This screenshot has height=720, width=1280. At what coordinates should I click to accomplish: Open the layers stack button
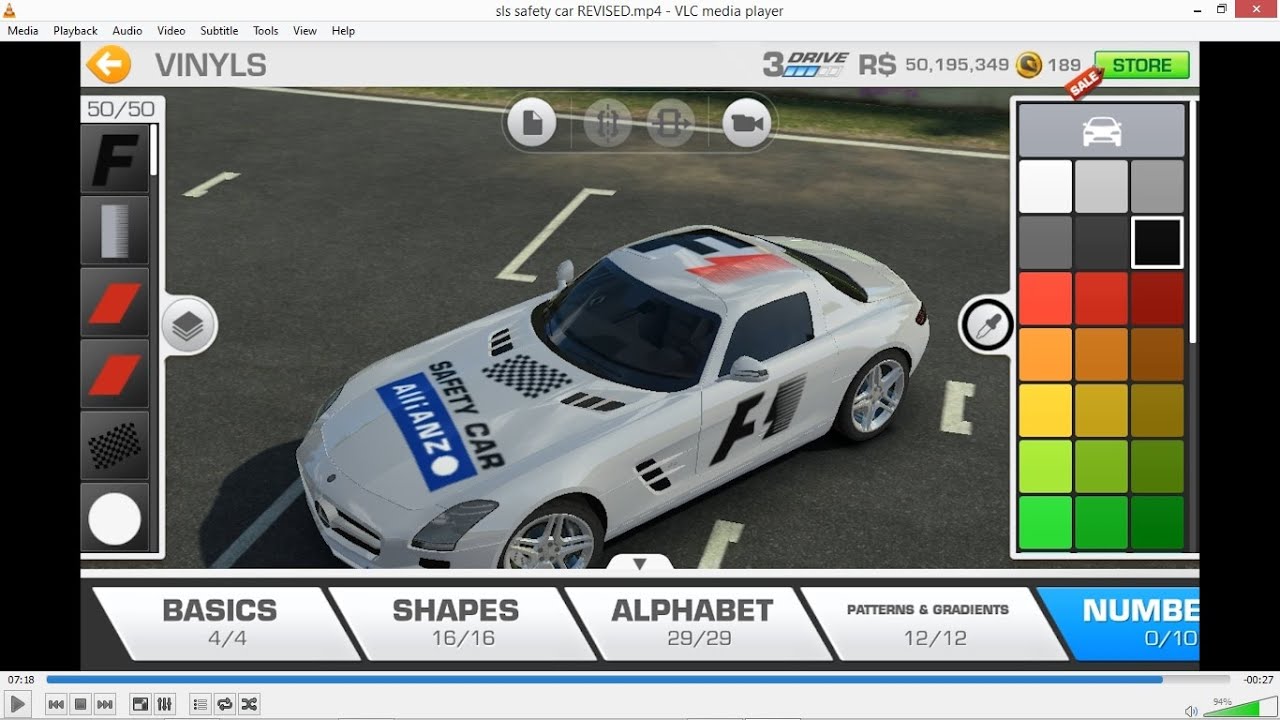coord(188,326)
